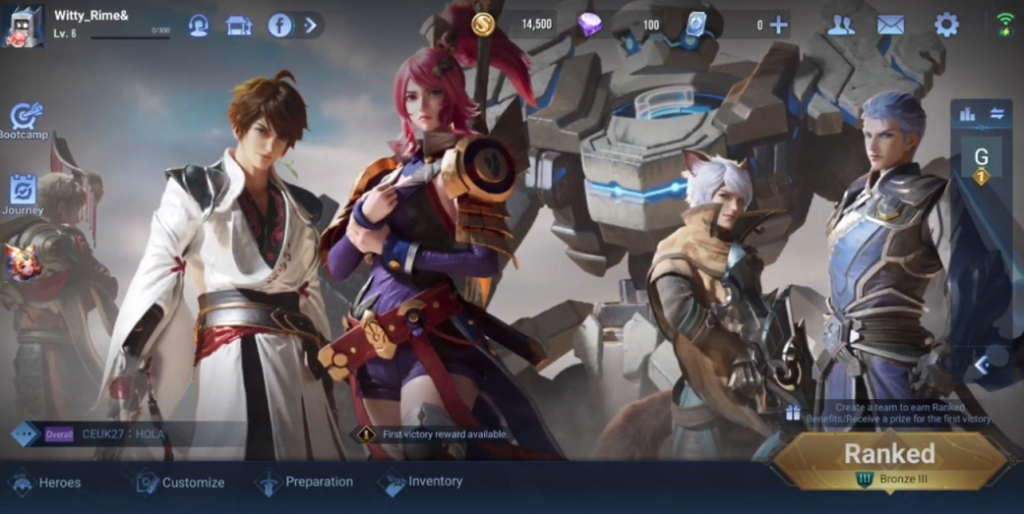Viewport: 1024px width, 514px height.
Task: Open the Journey calendar icon
Action: click(x=23, y=192)
